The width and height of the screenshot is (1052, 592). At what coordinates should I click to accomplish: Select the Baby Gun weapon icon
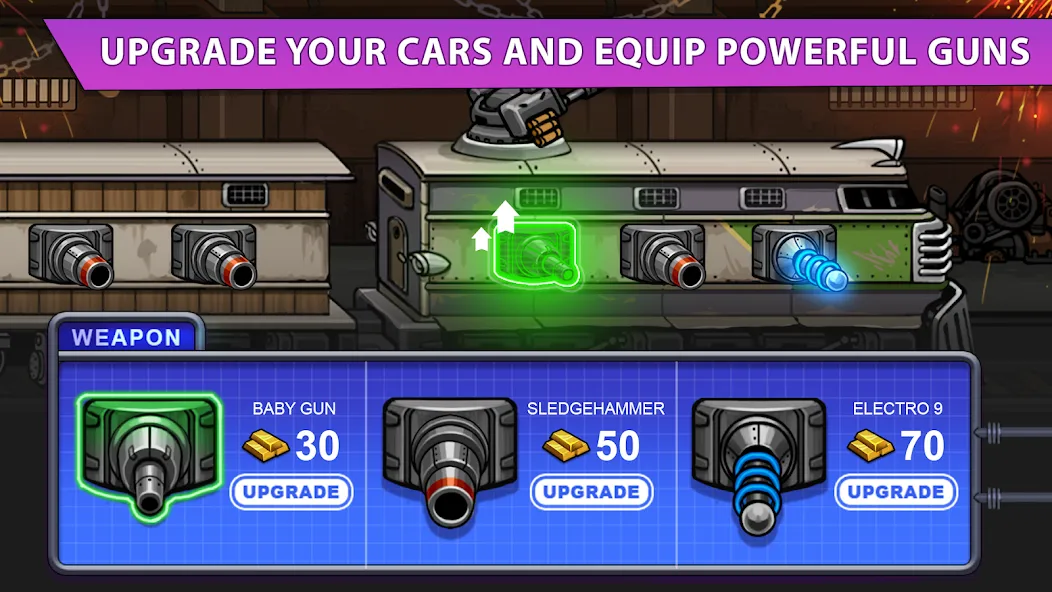coord(150,455)
